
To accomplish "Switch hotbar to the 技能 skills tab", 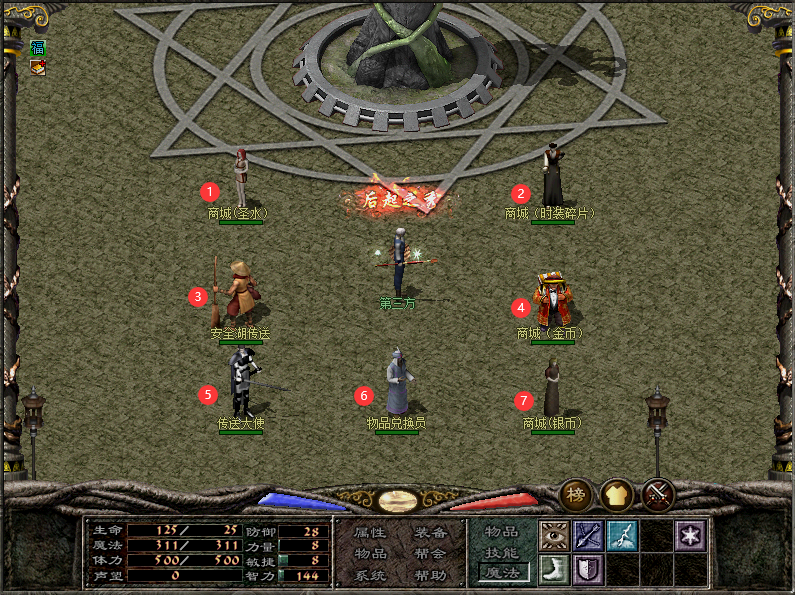I will (502, 552).
